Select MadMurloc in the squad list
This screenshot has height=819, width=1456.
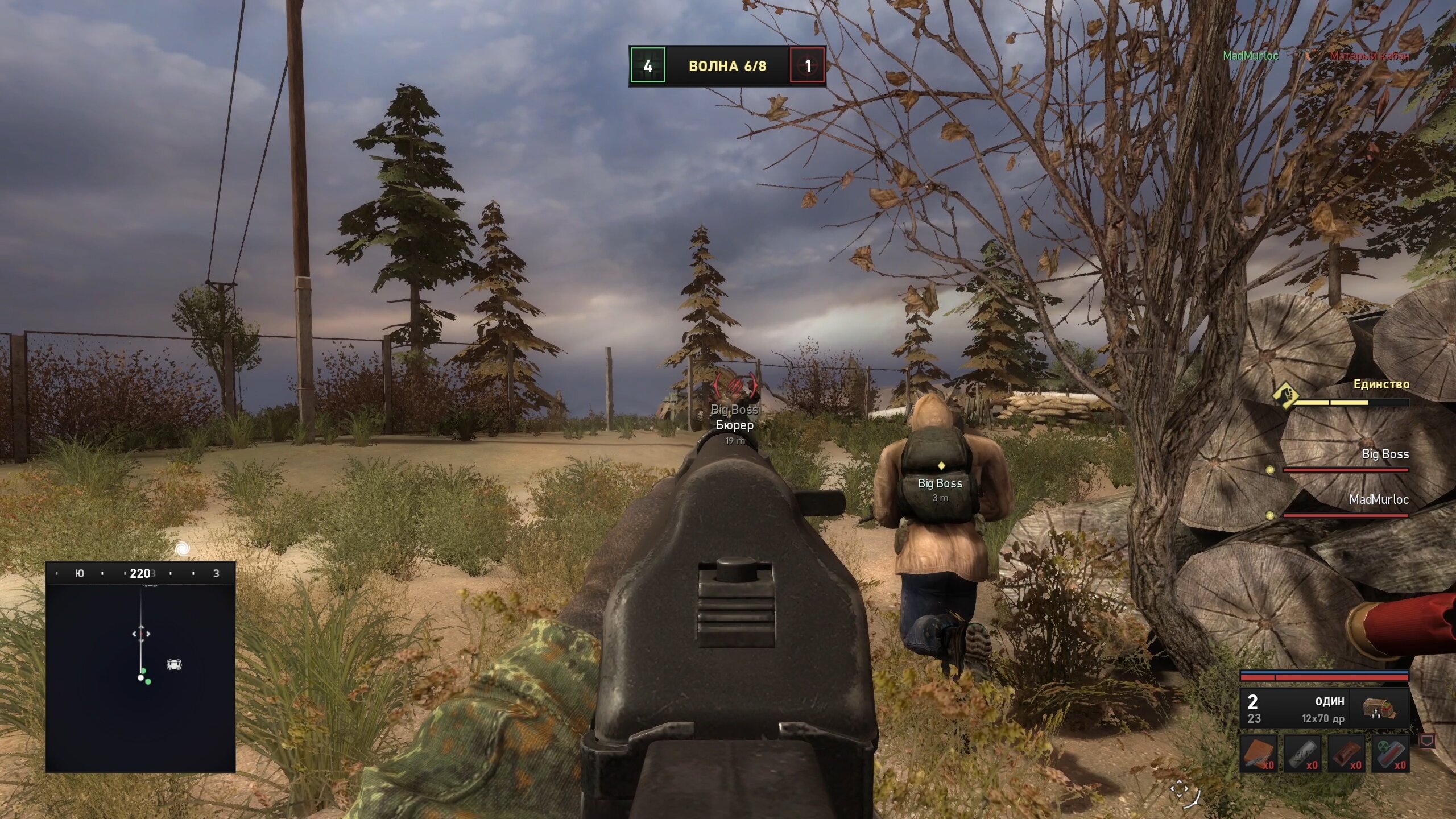(x=1379, y=500)
